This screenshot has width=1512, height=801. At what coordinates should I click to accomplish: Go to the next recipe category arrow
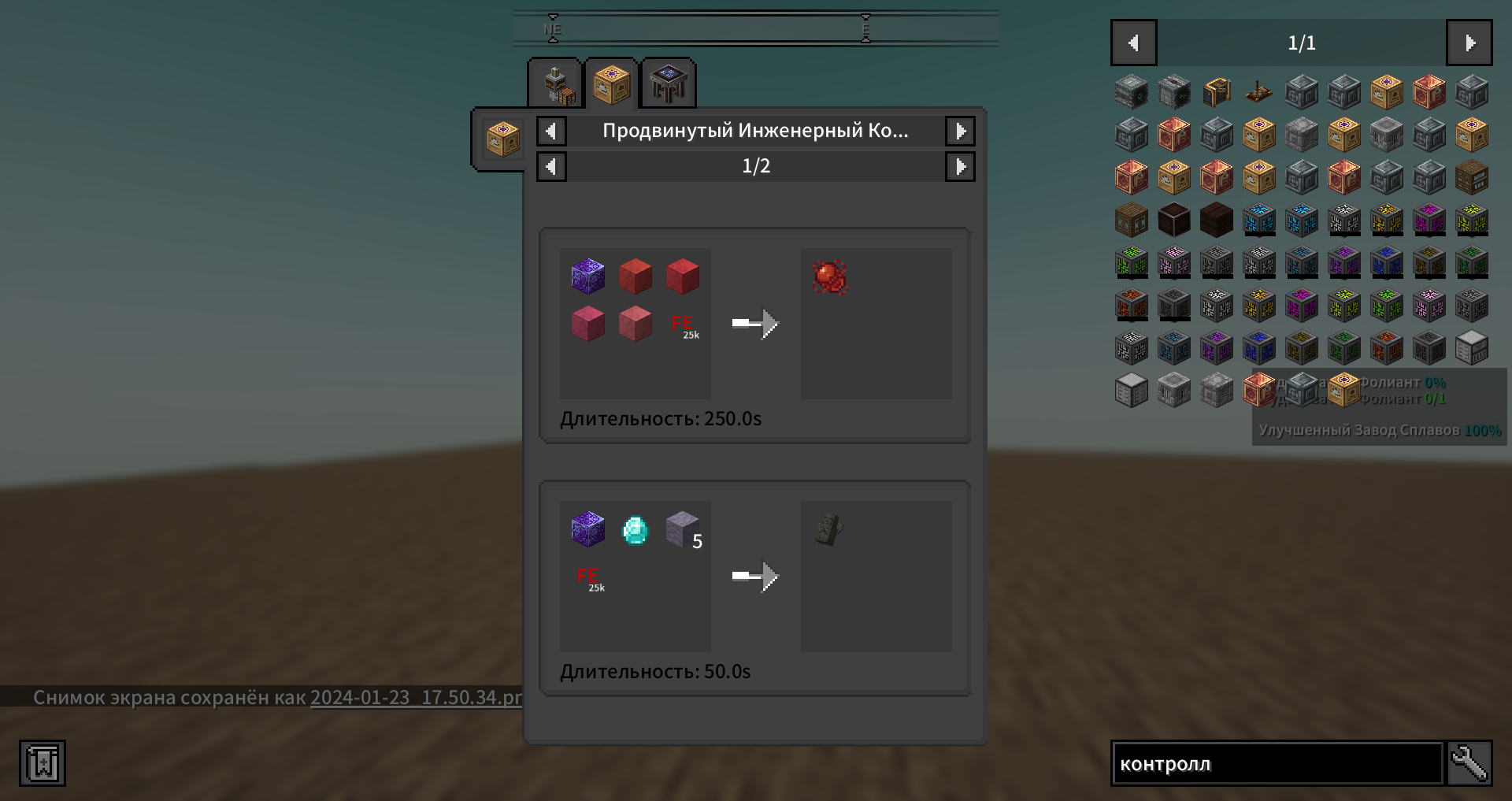960,131
